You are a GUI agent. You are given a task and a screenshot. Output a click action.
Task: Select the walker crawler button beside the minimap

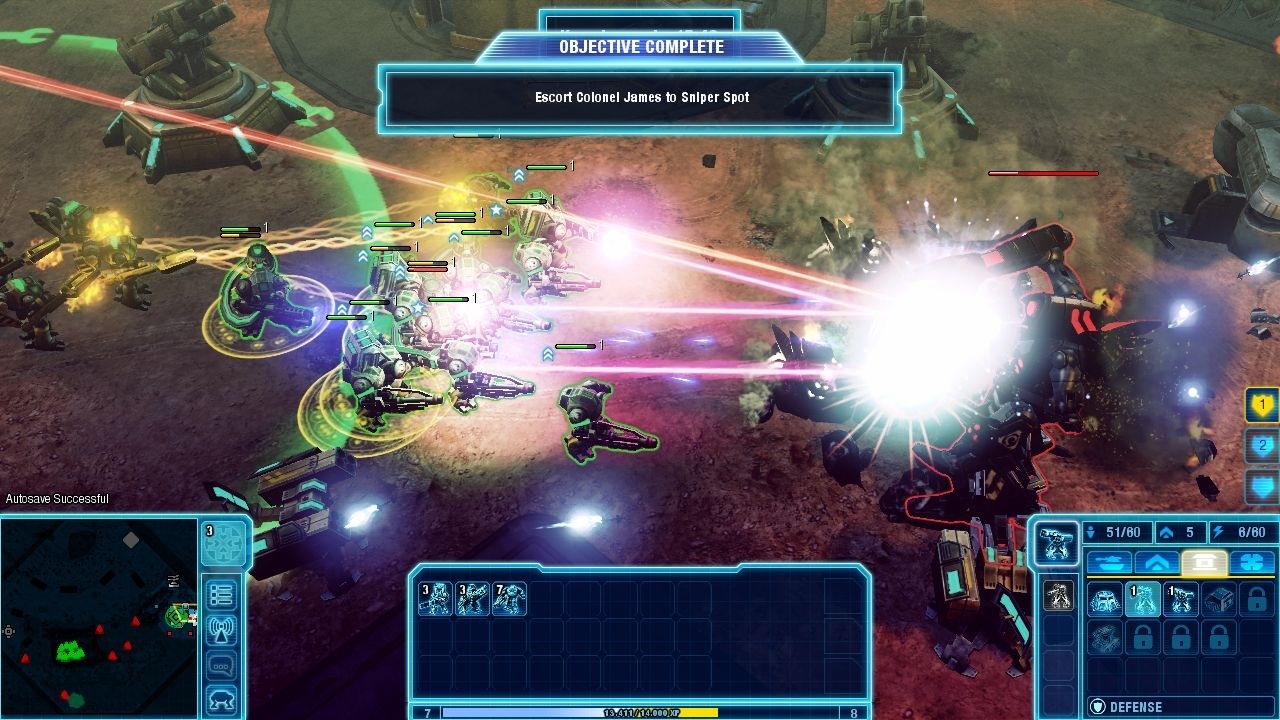click(221, 699)
